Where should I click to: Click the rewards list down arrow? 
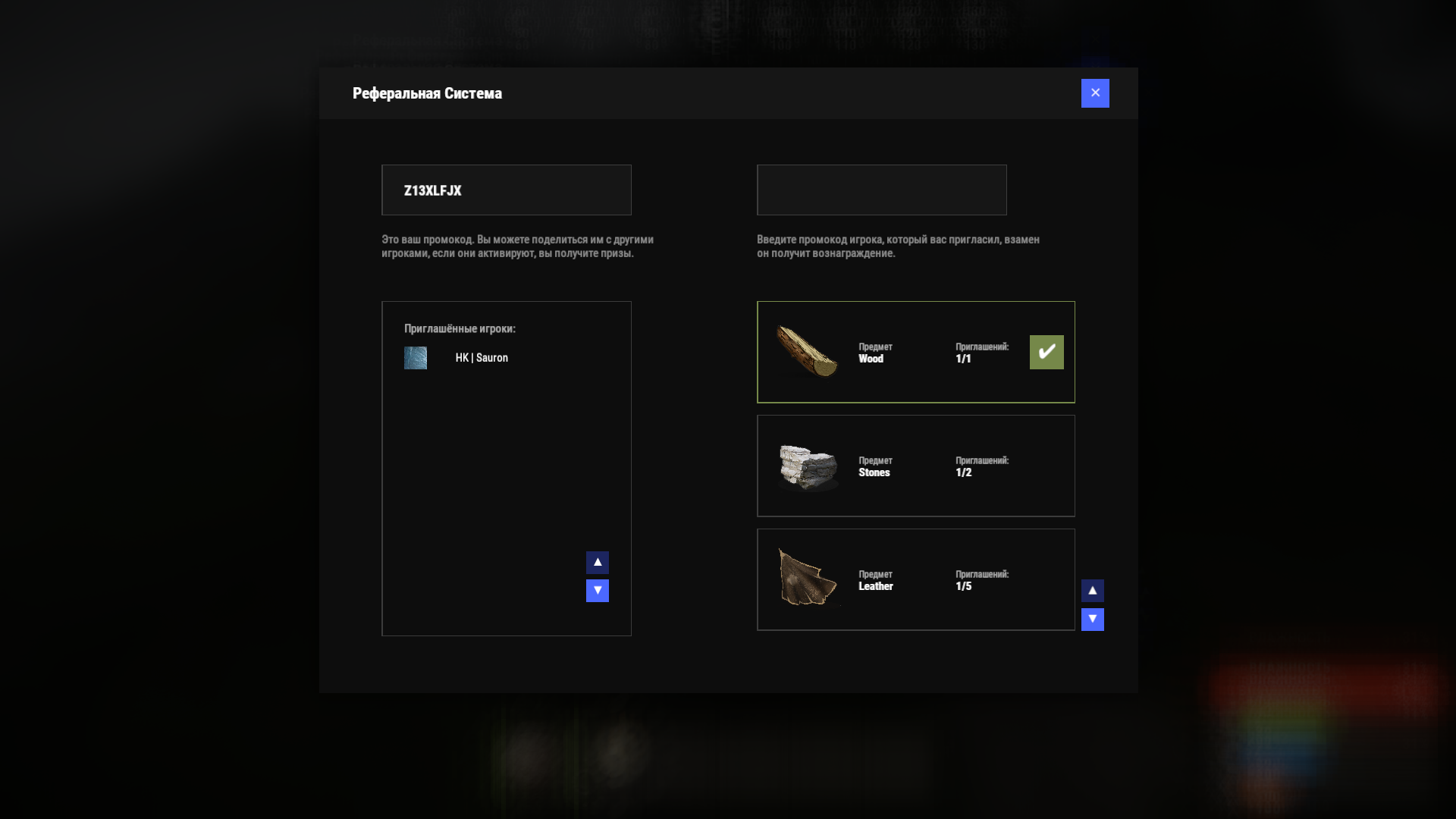click(1093, 620)
